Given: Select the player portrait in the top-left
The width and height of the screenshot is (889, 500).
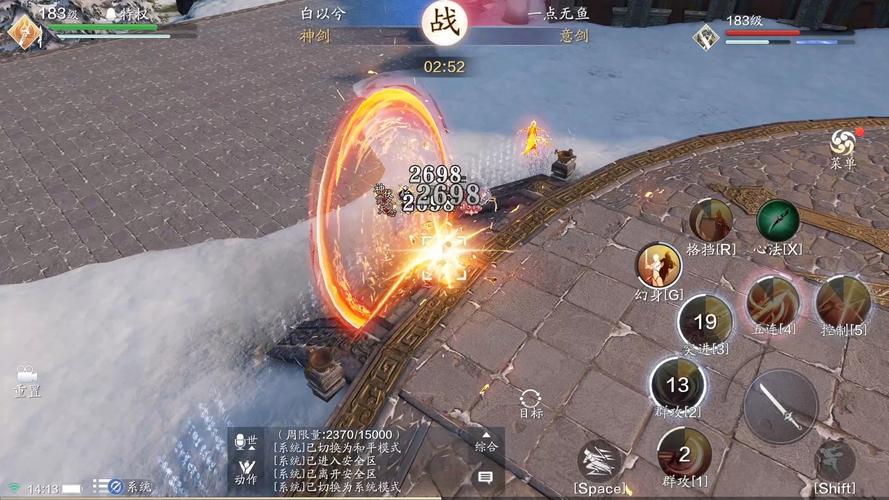Looking at the screenshot, I should pyautogui.click(x=22, y=30).
